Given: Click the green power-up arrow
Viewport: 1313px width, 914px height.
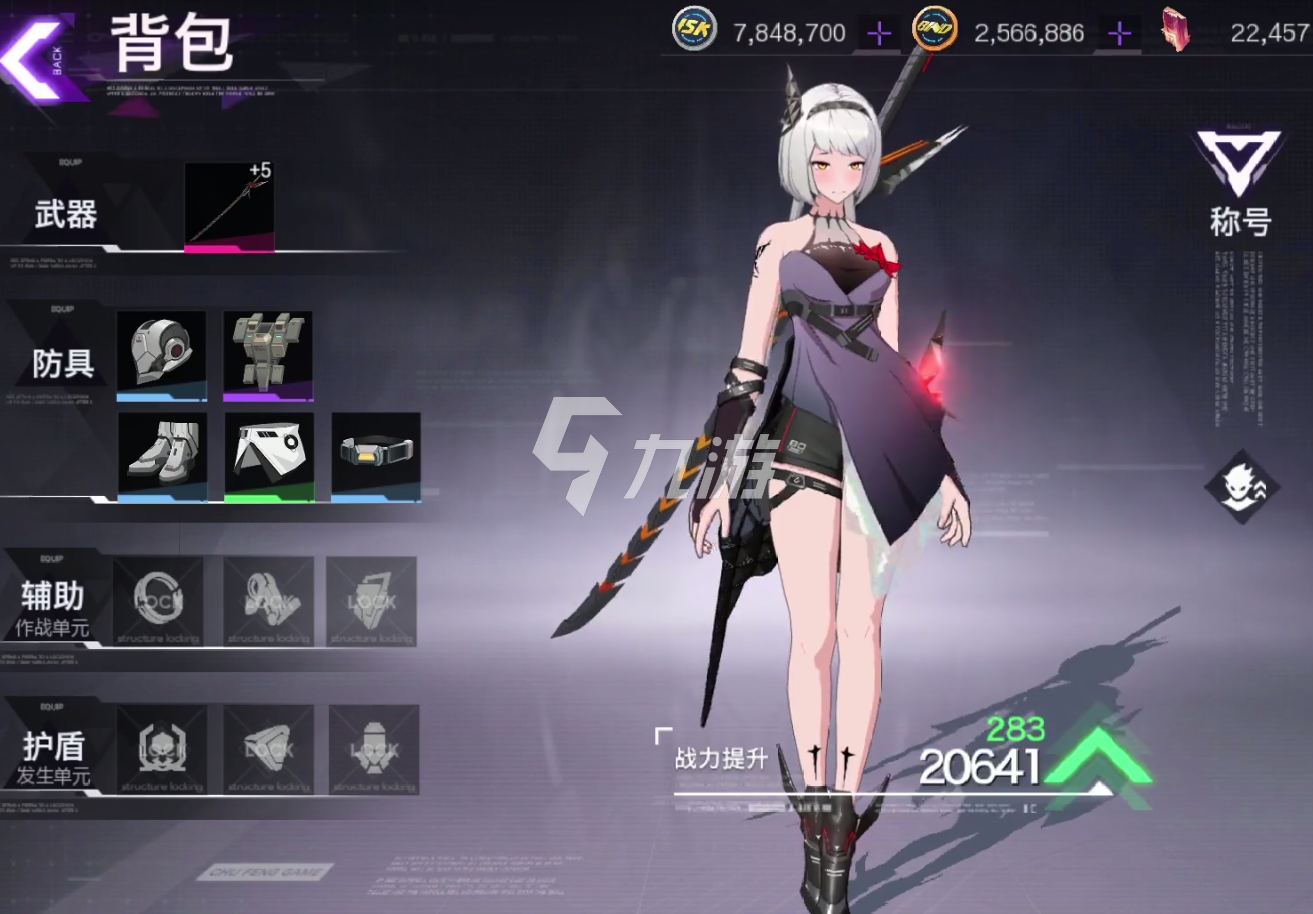Looking at the screenshot, I should point(1100,758).
